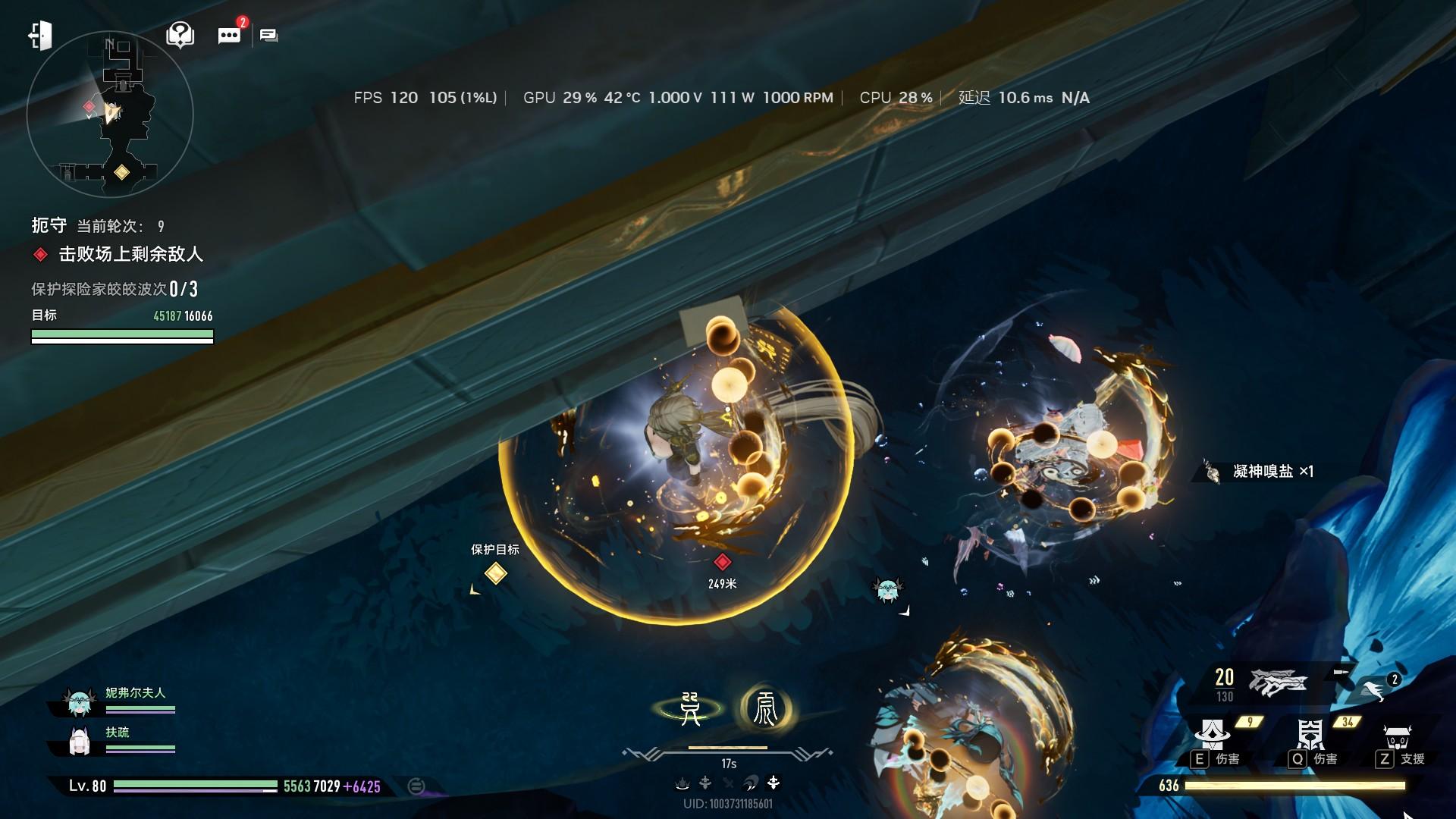
Task: Activate the Q damage skill icon
Action: click(1310, 735)
